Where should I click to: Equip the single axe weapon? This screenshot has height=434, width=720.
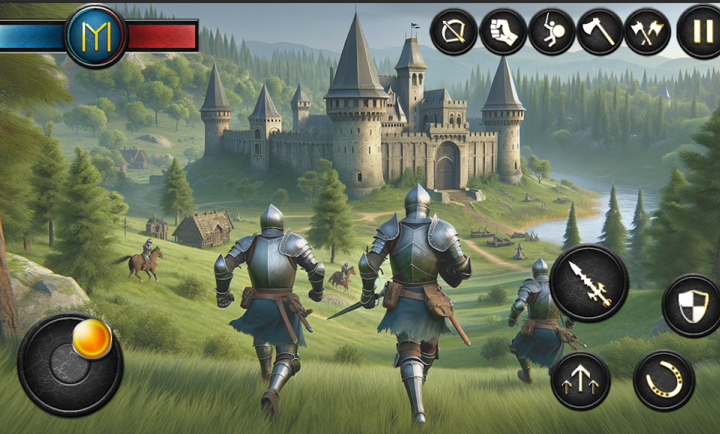[x=600, y=32]
